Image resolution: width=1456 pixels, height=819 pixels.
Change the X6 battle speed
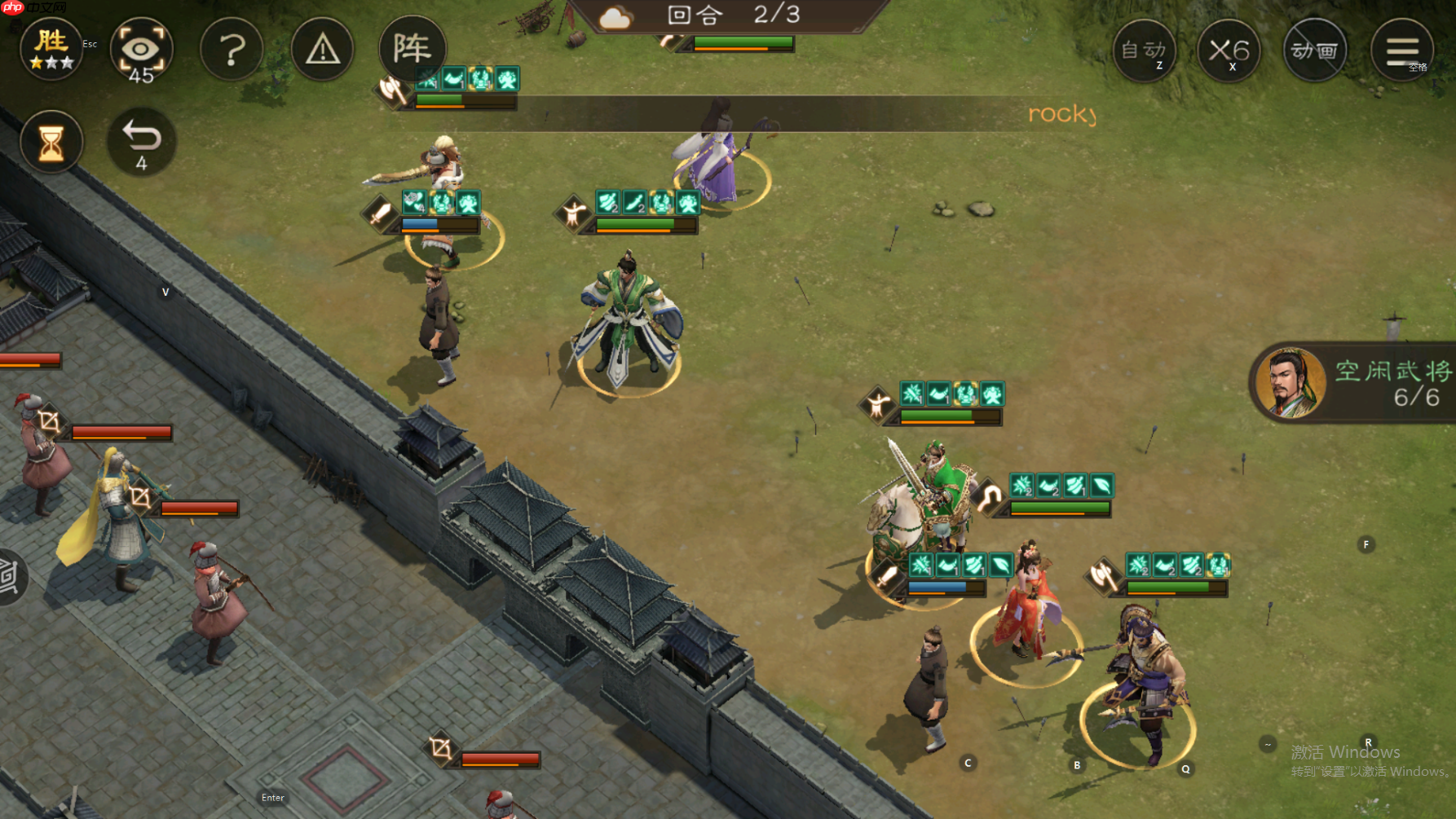tap(1229, 51)
